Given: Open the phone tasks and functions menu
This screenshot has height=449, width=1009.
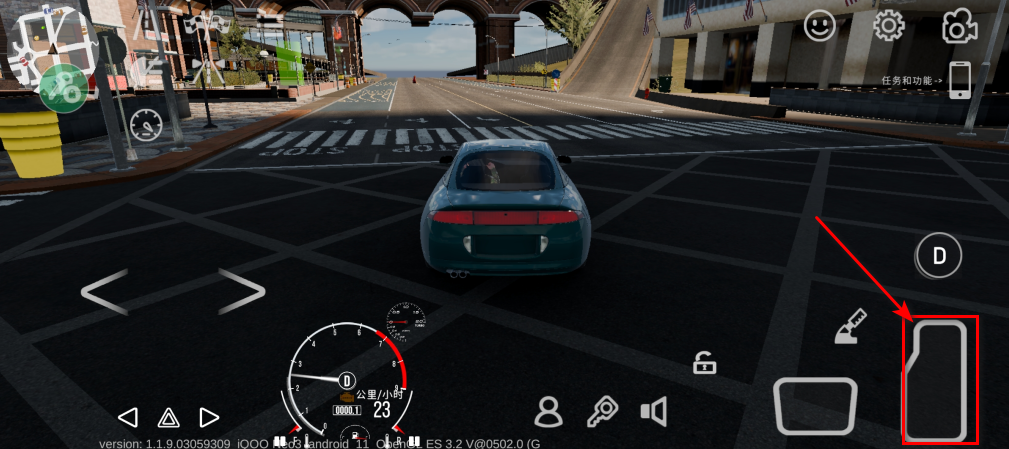Looking at the screenshot, I should point(959,80).
